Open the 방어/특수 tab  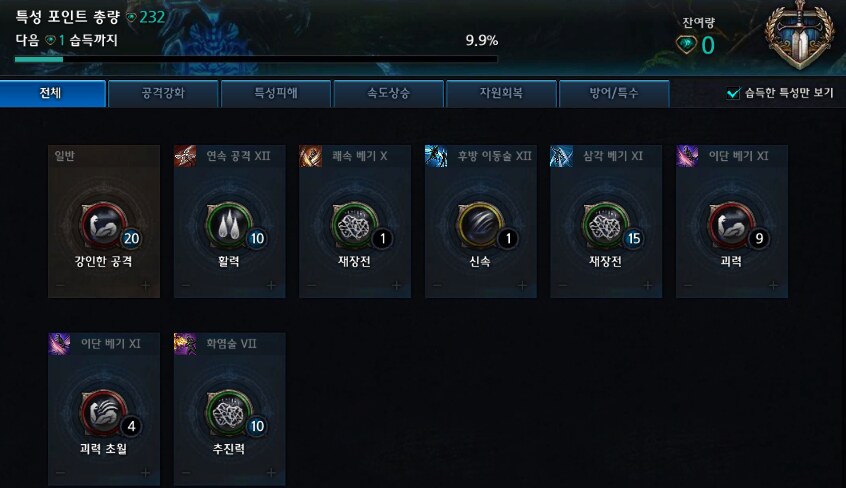pos(613,94)
